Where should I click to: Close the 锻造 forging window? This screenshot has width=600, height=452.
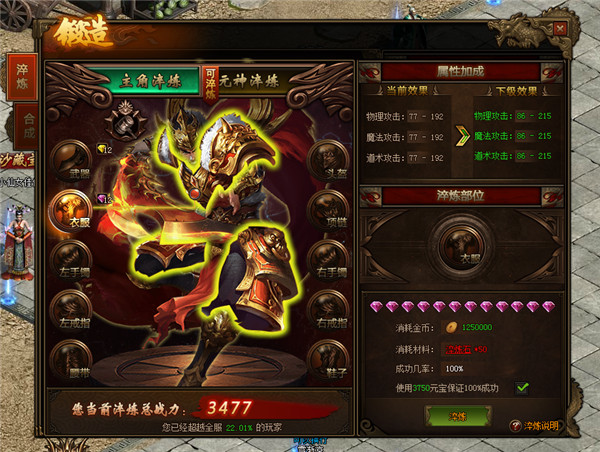(x=559, y=29)
